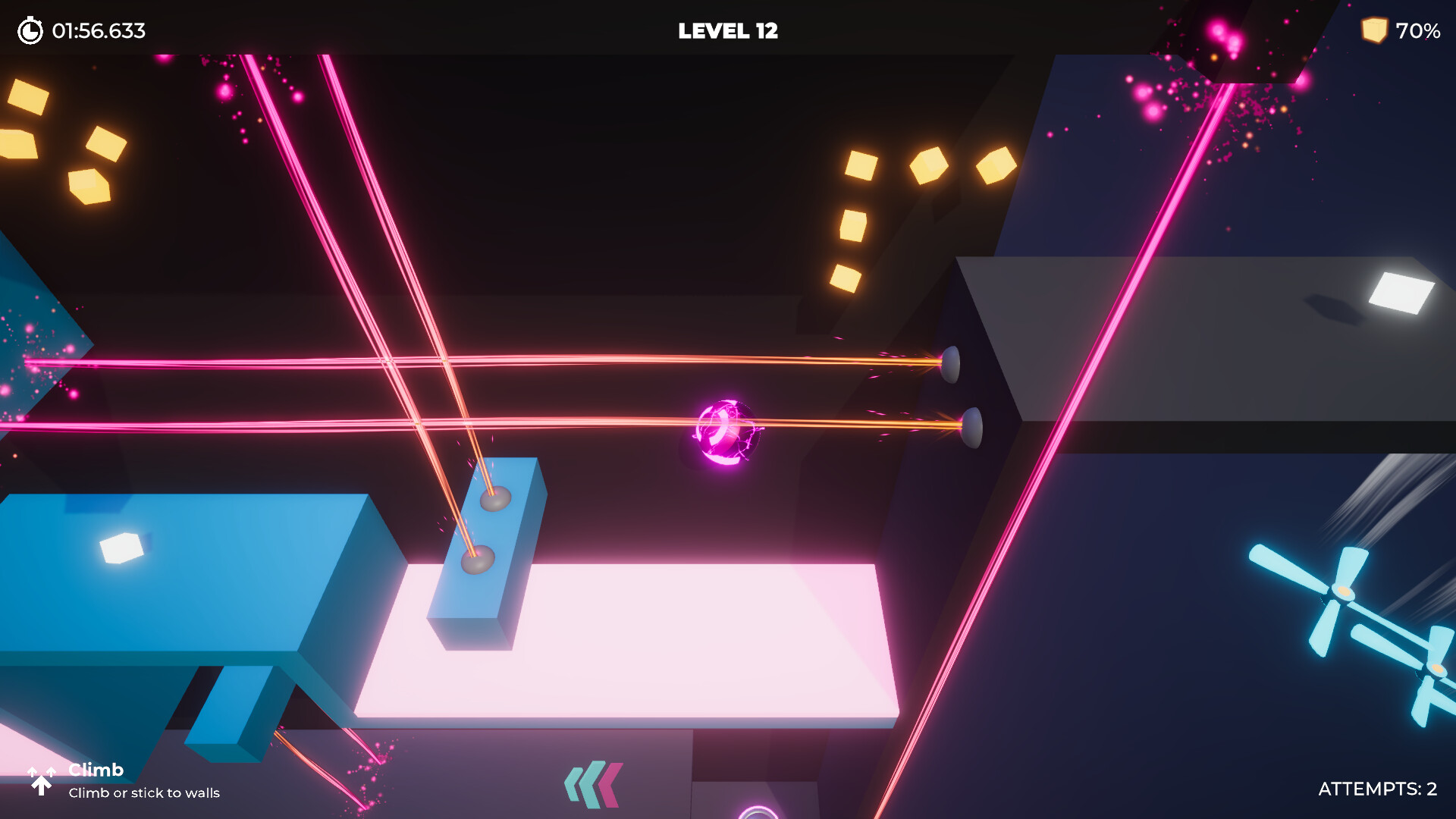1456x819 pixels.
Task: Click the shield collectible icon showing 70%
Action: (1376, 31)
